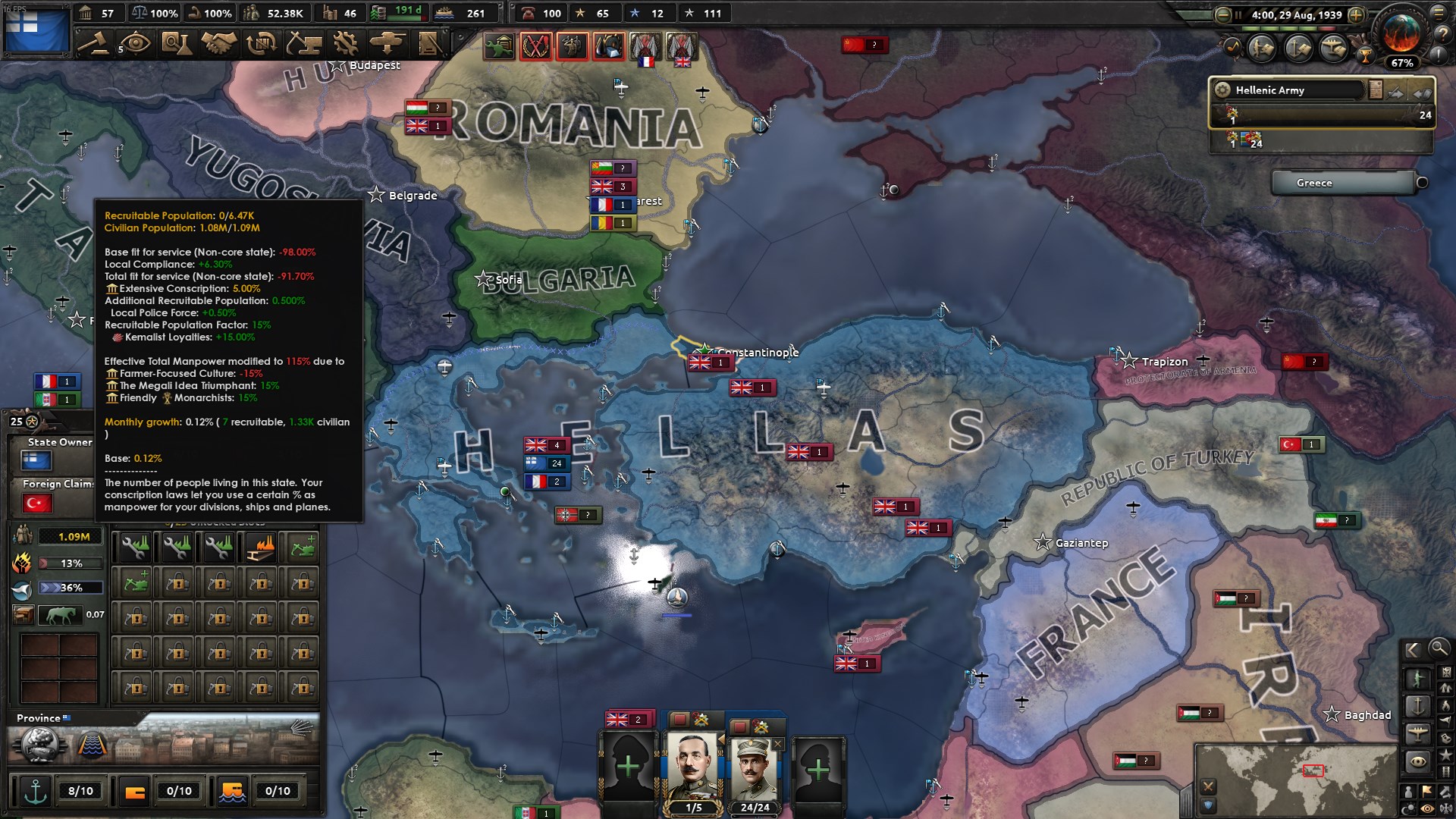The image size is (1456, 819).
Task: Toggle day and night display on the map
Action: [1409, 807]
